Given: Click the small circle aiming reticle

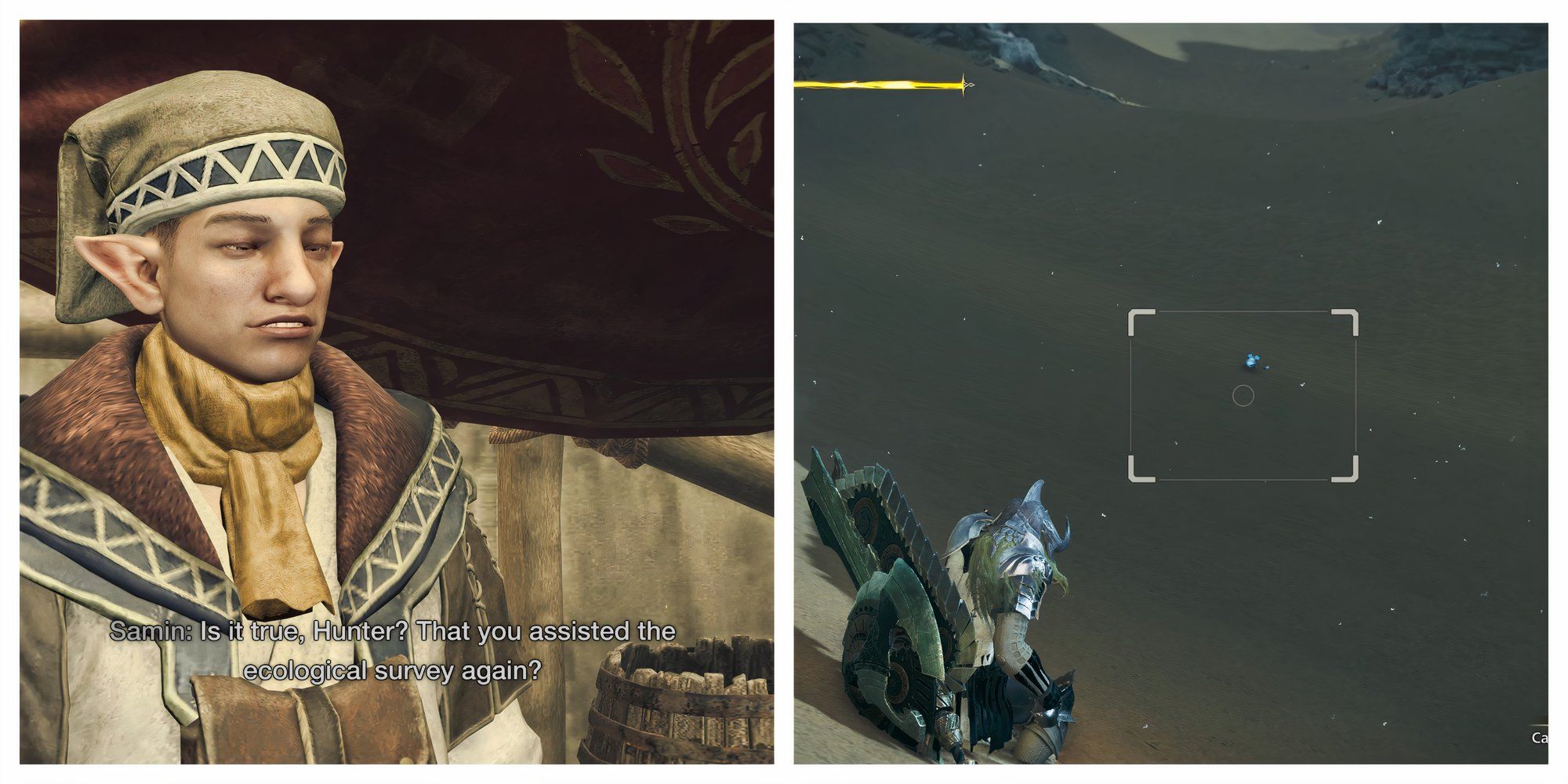Looking at the screenshot, I should point(1245,397).
